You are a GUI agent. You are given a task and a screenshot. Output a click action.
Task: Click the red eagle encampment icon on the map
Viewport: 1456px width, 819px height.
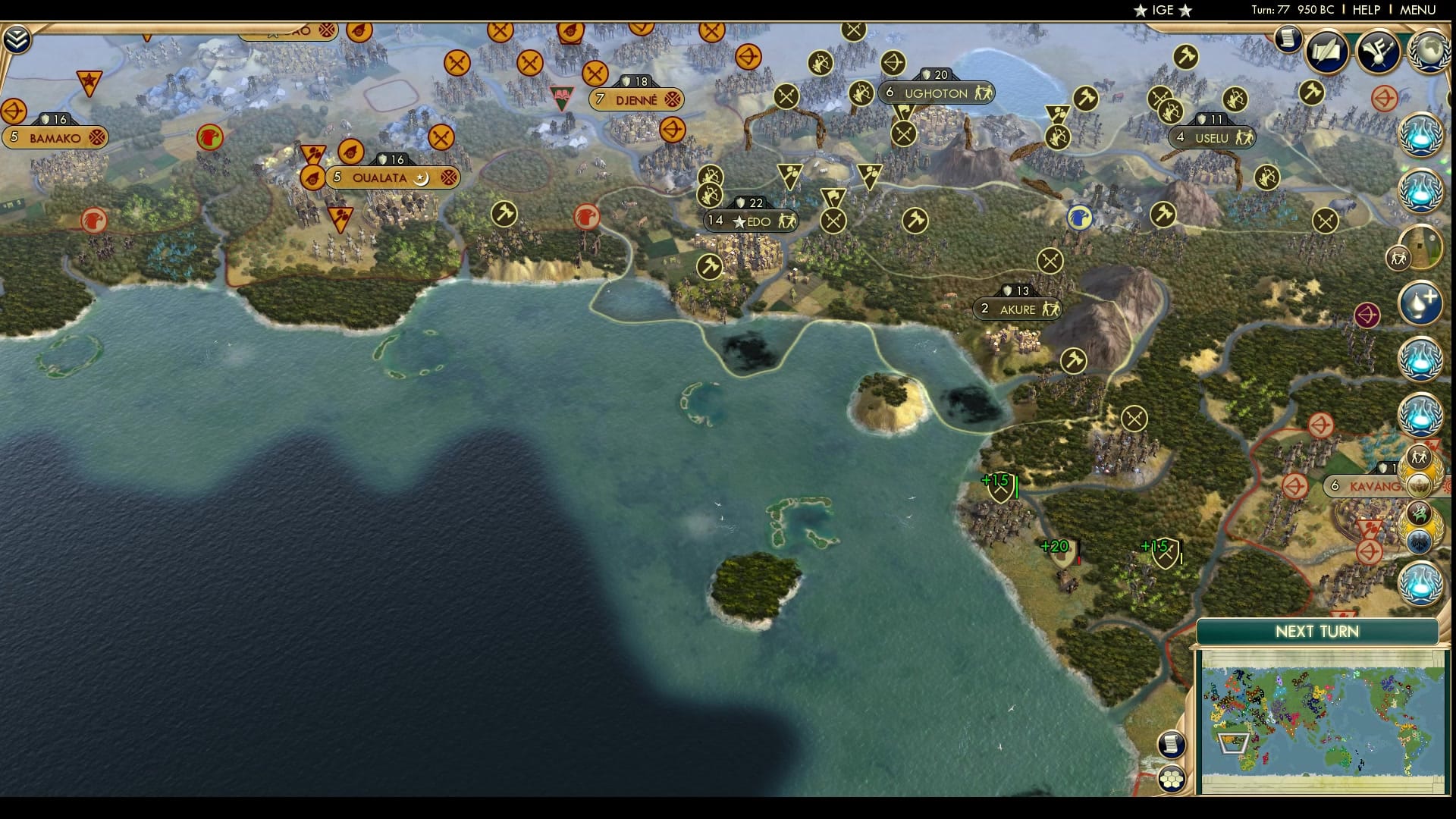[209, 139]
